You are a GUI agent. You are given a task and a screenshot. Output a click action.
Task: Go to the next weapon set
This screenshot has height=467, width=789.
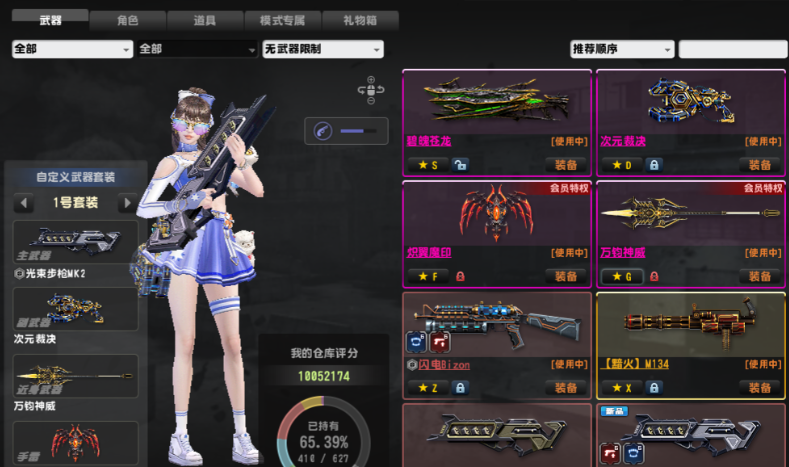[x=126, y=203]
